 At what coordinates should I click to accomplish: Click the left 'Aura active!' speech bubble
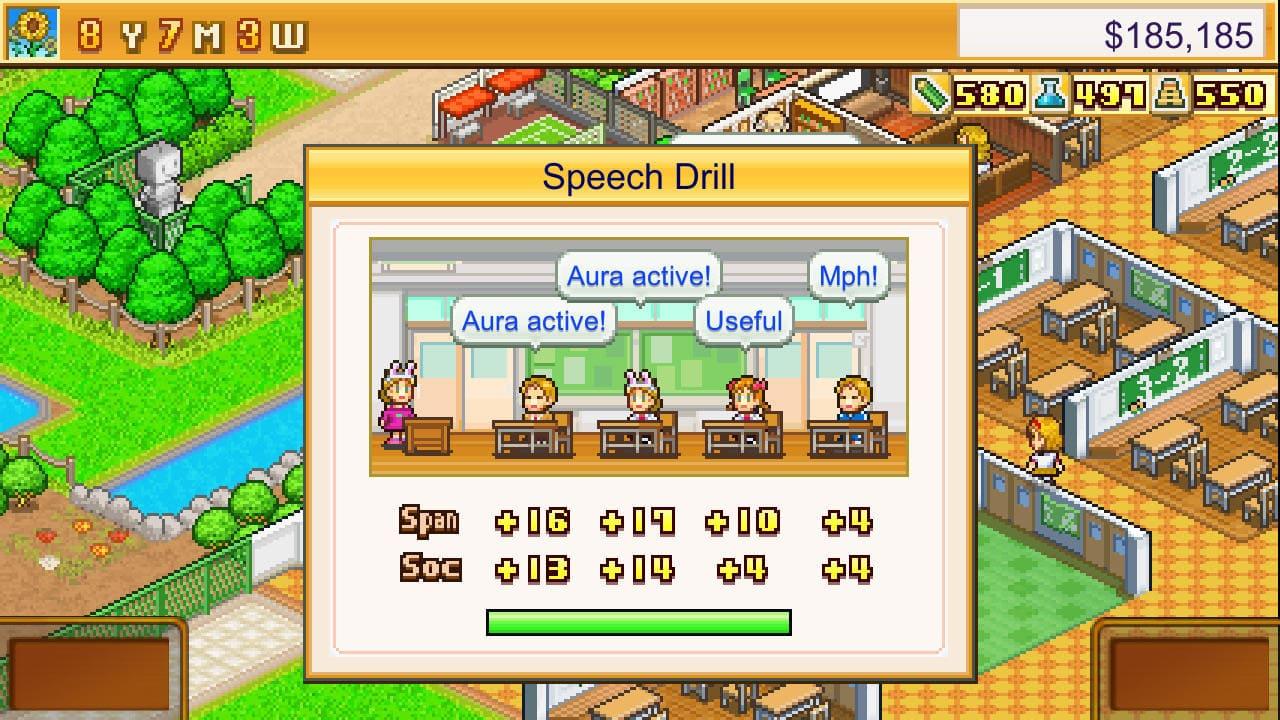click(x=533, y=320)
